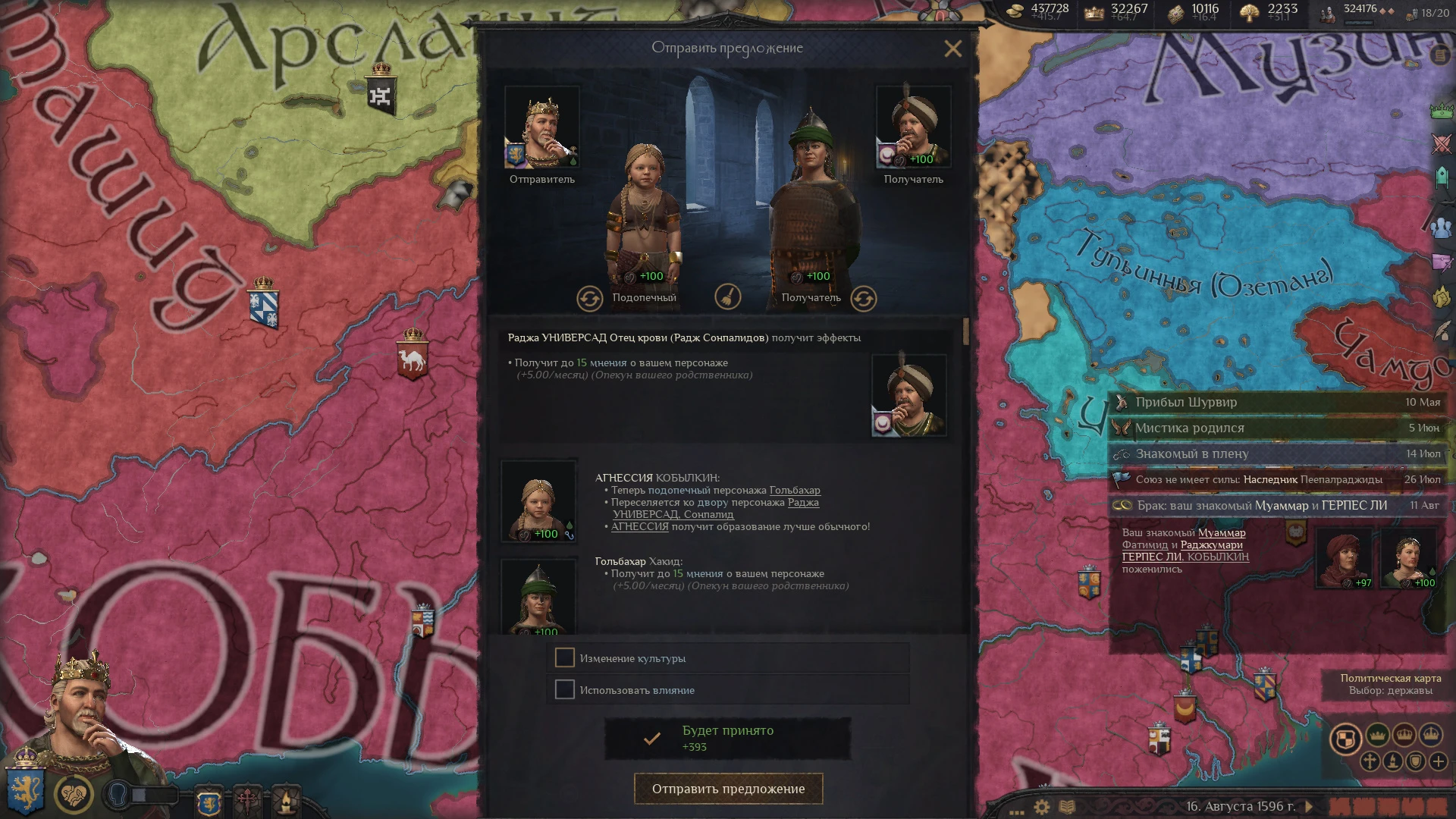1456x819 pixels.
Task: Enable the Использовать влияние checkbox
Action: point(565,690)
